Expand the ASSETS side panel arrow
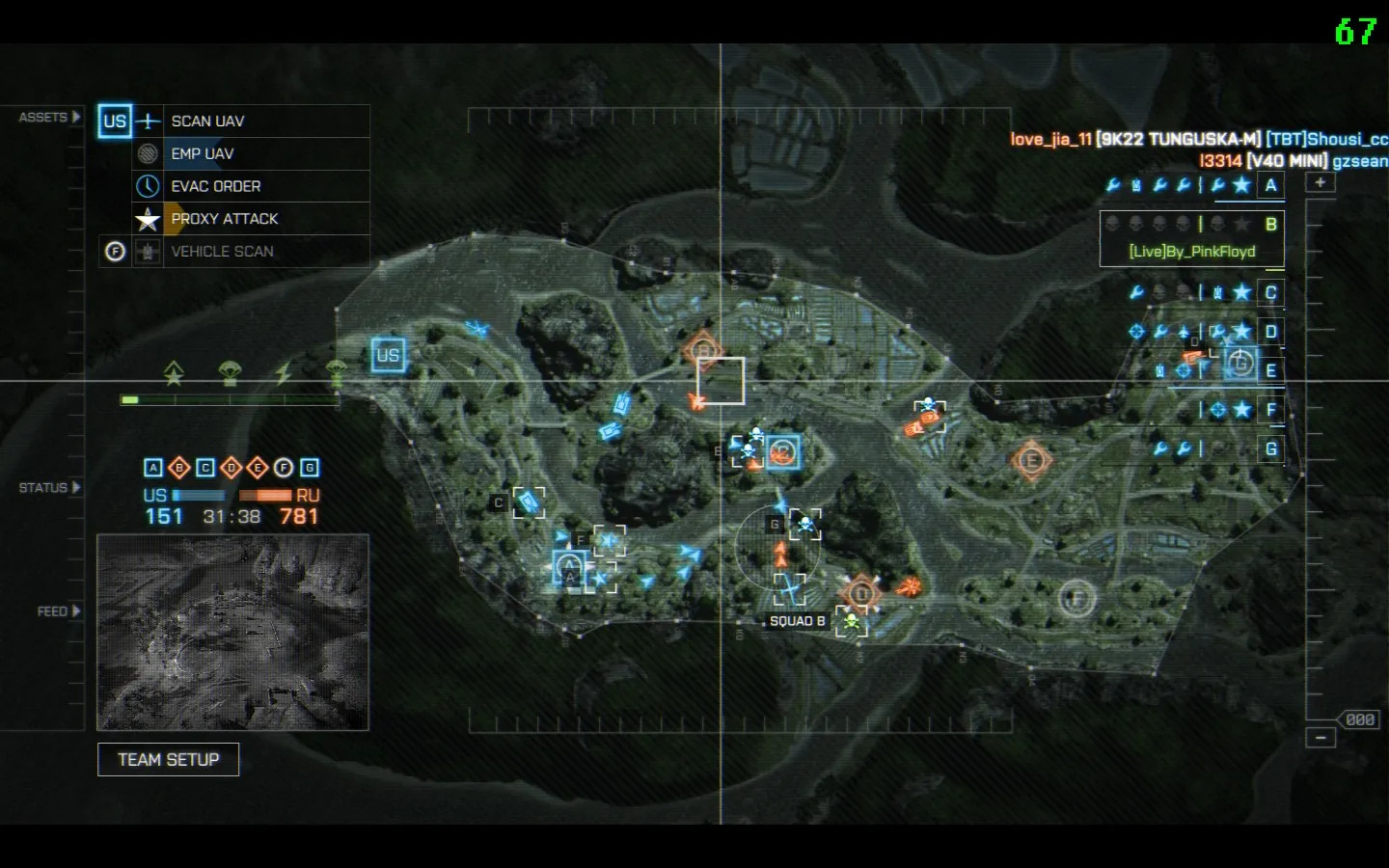Image resolution: width=1389 pixels, height=868 pixels. coord(75,118)
